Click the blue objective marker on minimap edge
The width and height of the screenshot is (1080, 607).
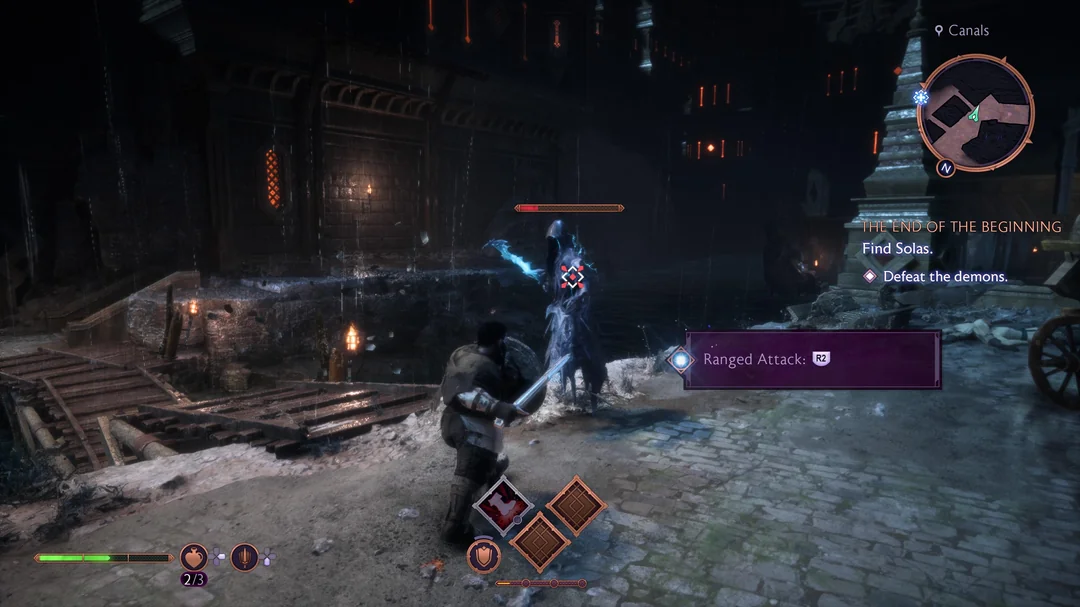tap(921, 97)
